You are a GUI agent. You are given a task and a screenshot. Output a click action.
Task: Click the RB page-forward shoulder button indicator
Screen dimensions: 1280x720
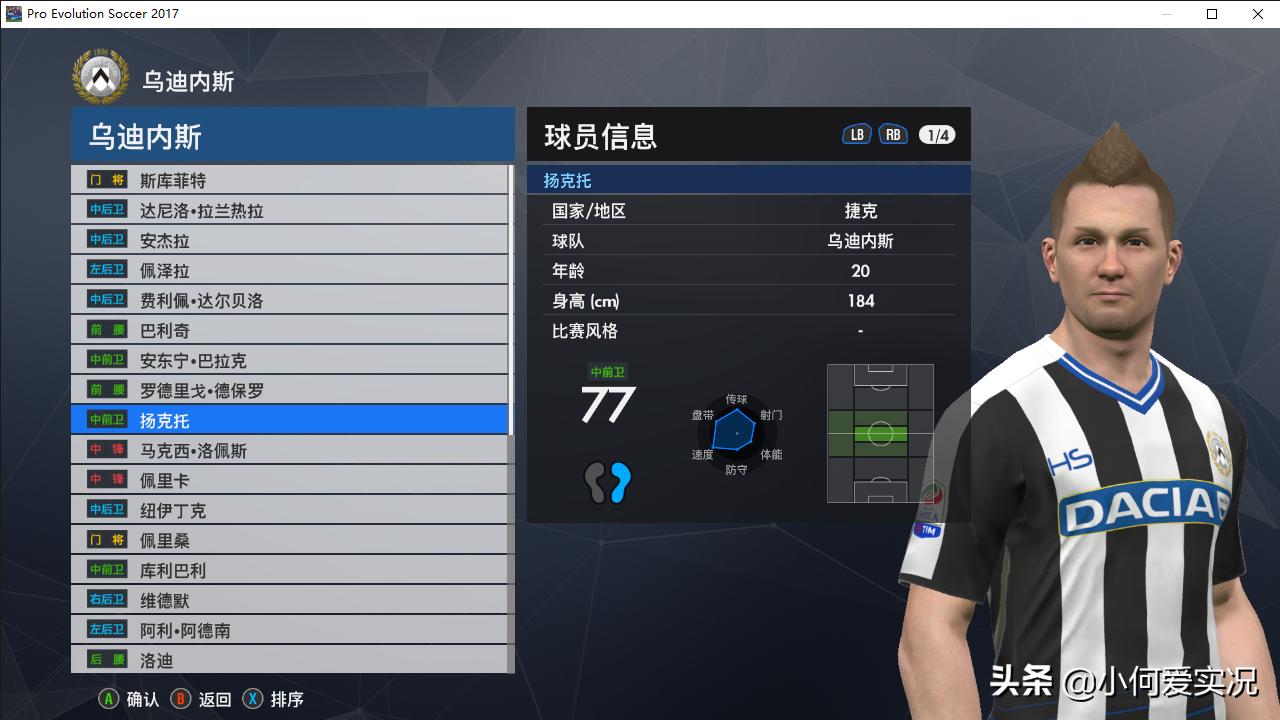[893, 132]
